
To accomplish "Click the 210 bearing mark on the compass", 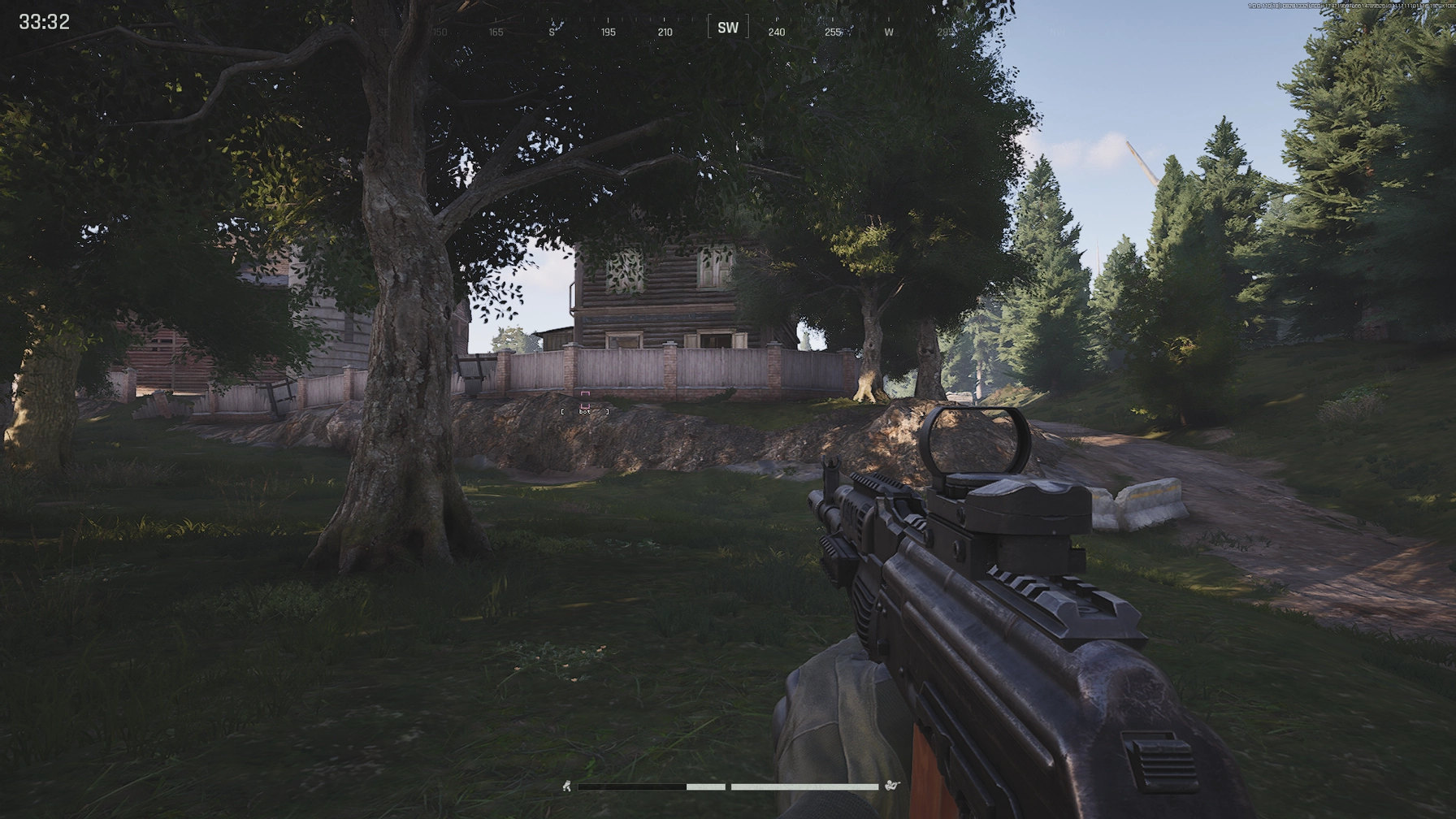I will [x=665, y=32].
